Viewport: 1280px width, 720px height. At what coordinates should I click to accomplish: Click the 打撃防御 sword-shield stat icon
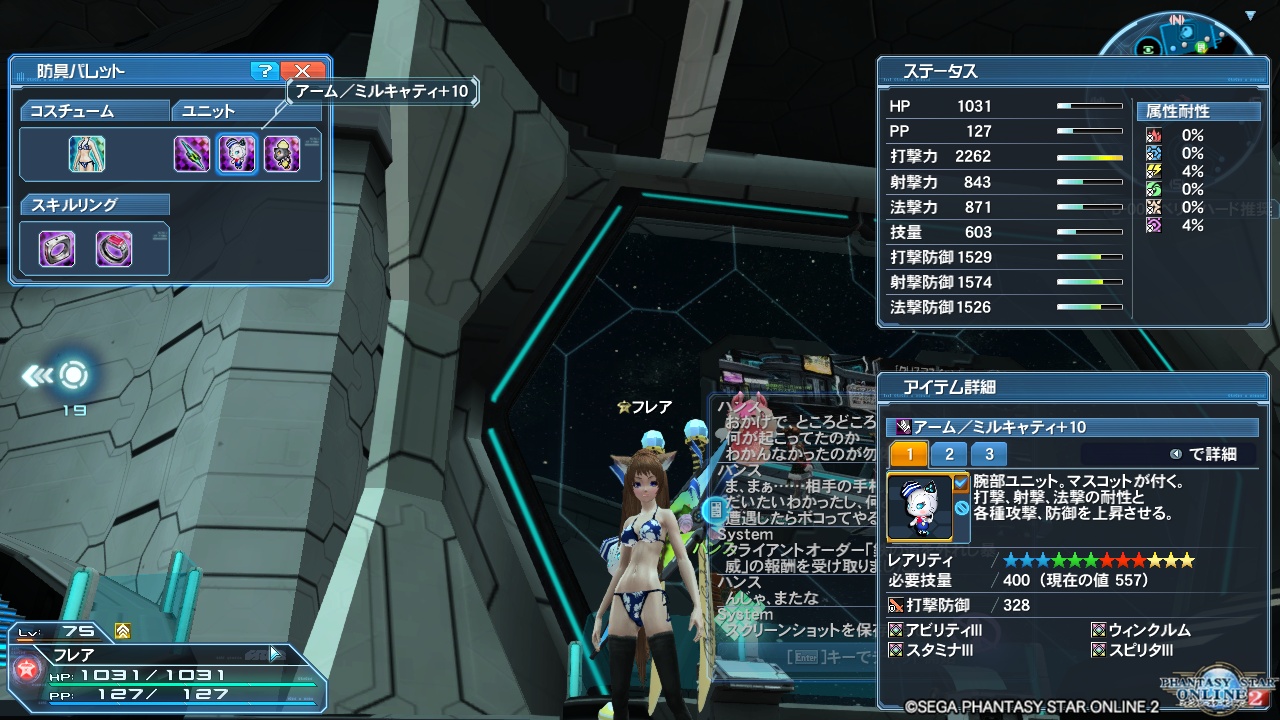tap(895, 604)
